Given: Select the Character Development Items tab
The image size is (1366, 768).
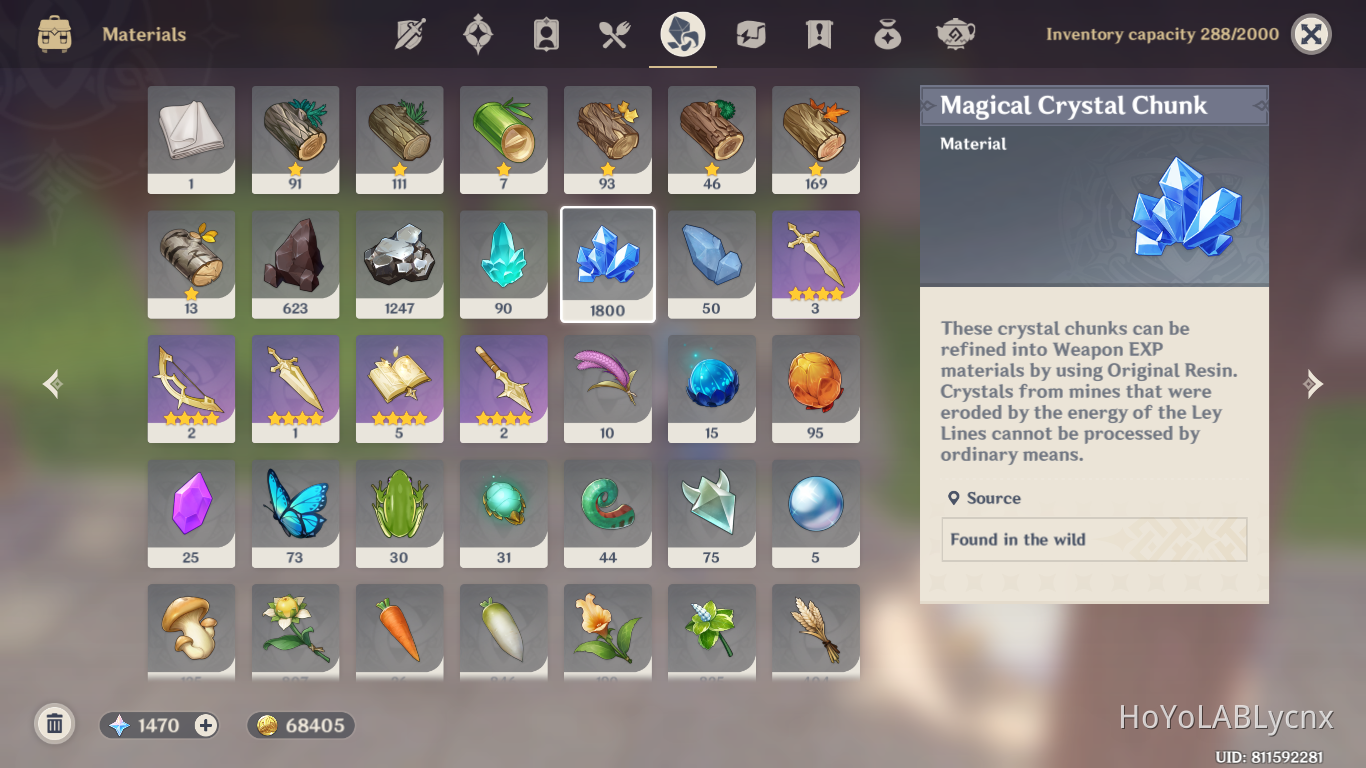Looking at the screenshot, I should coord(545,33).
